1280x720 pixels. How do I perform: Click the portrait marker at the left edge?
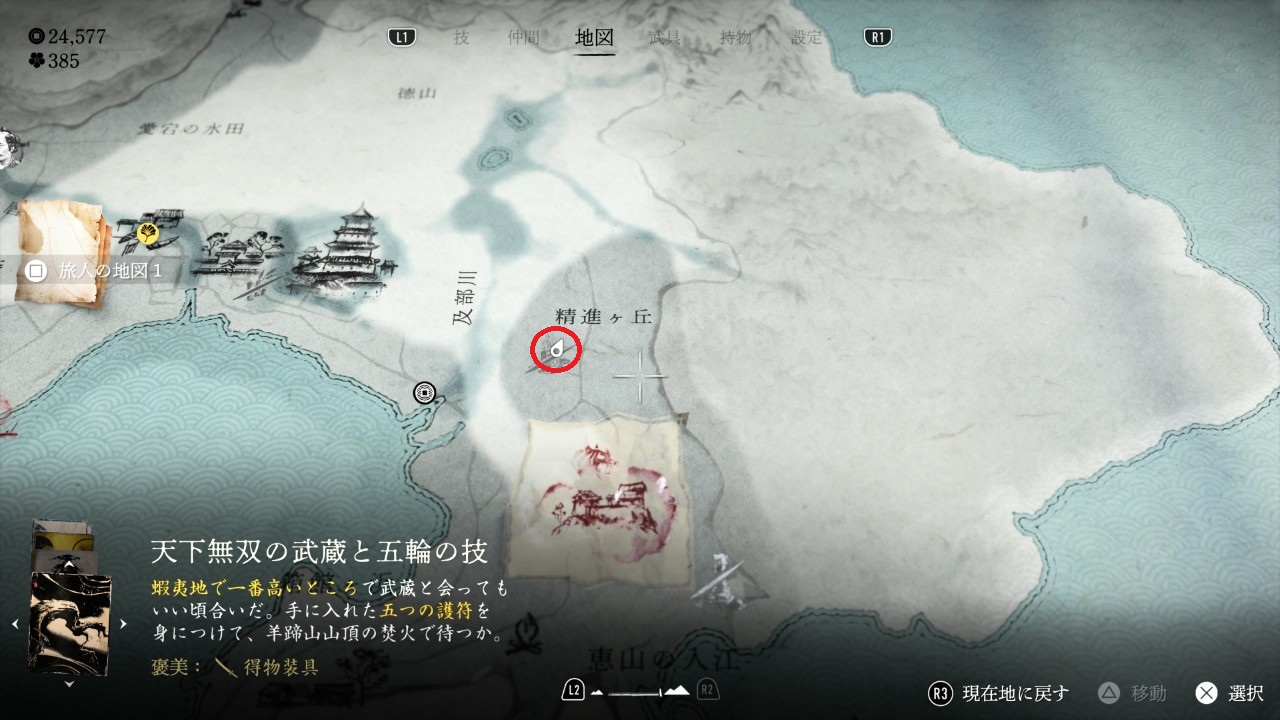pyautogui.click(x=6, y=148)
